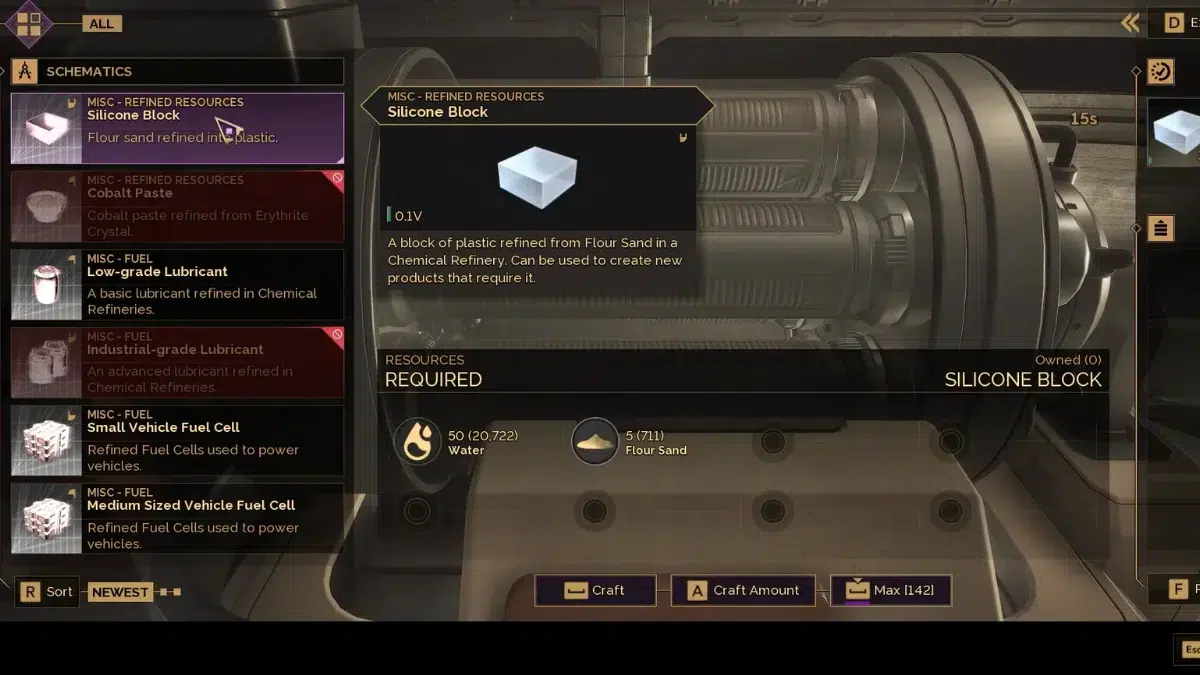Screen dimensions: 1200x675
Task: Click the four-diamond category grid icon
Action: (x=29, y=24)
